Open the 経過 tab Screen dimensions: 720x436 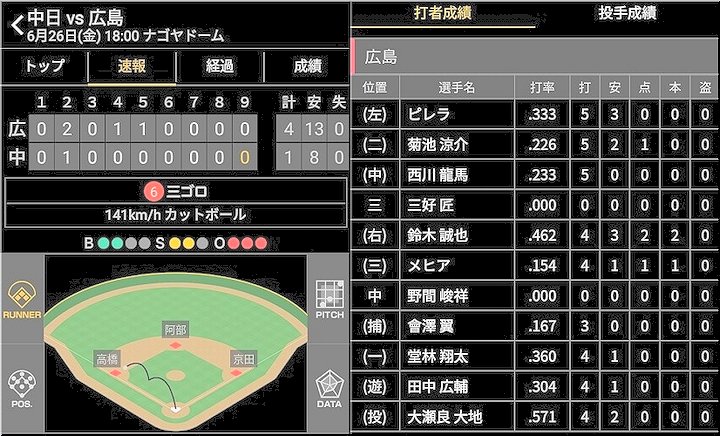(x=219, y=66)
